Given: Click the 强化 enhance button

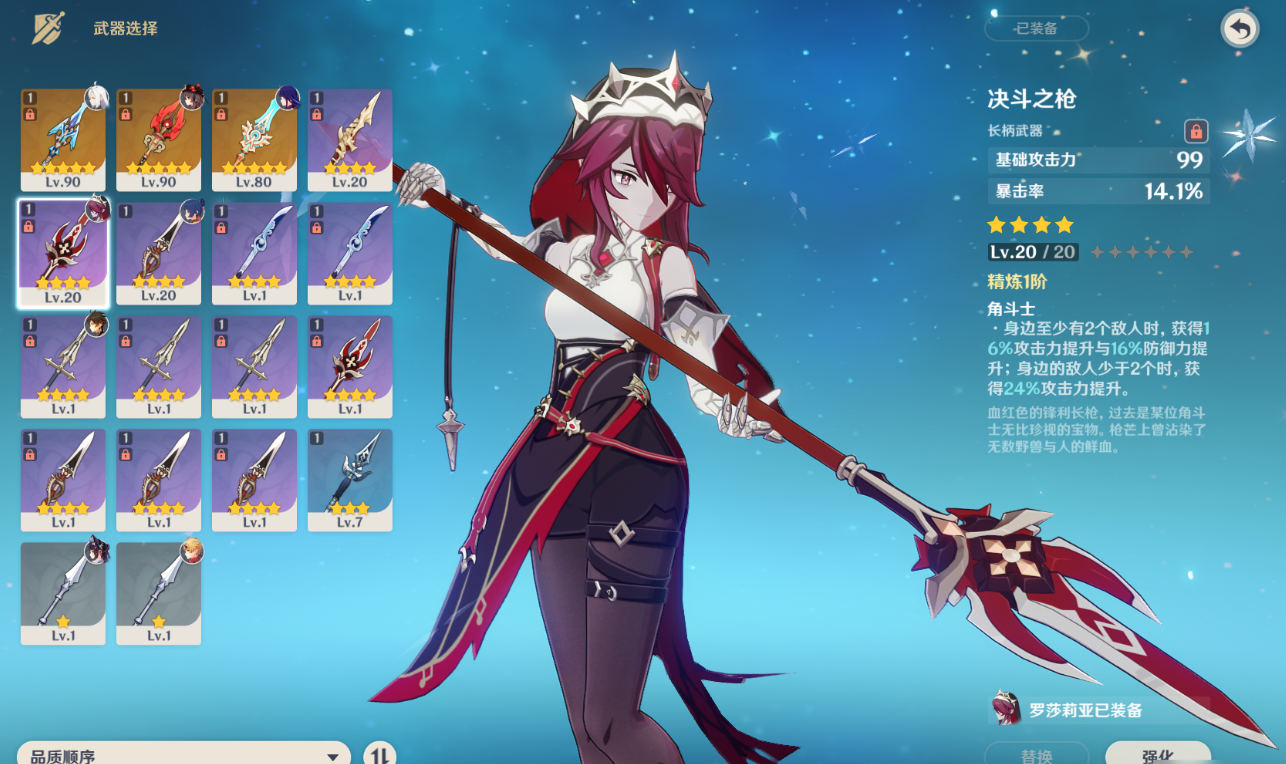Looking at the screenshot, I should (x=1157, y=754).
